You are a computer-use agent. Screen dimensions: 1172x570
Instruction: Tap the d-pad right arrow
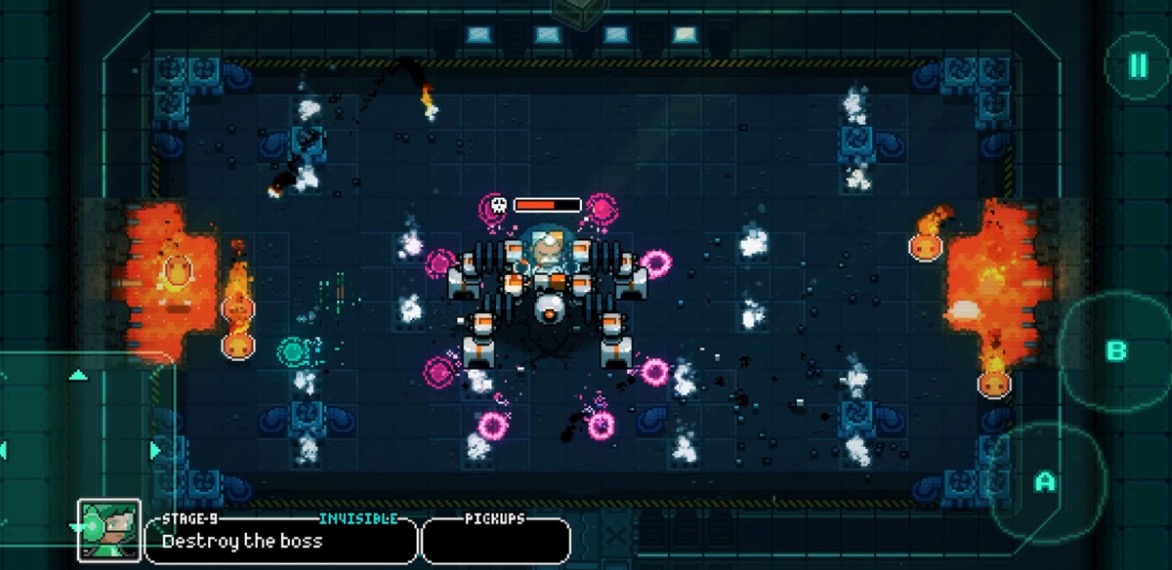[155, 450]
